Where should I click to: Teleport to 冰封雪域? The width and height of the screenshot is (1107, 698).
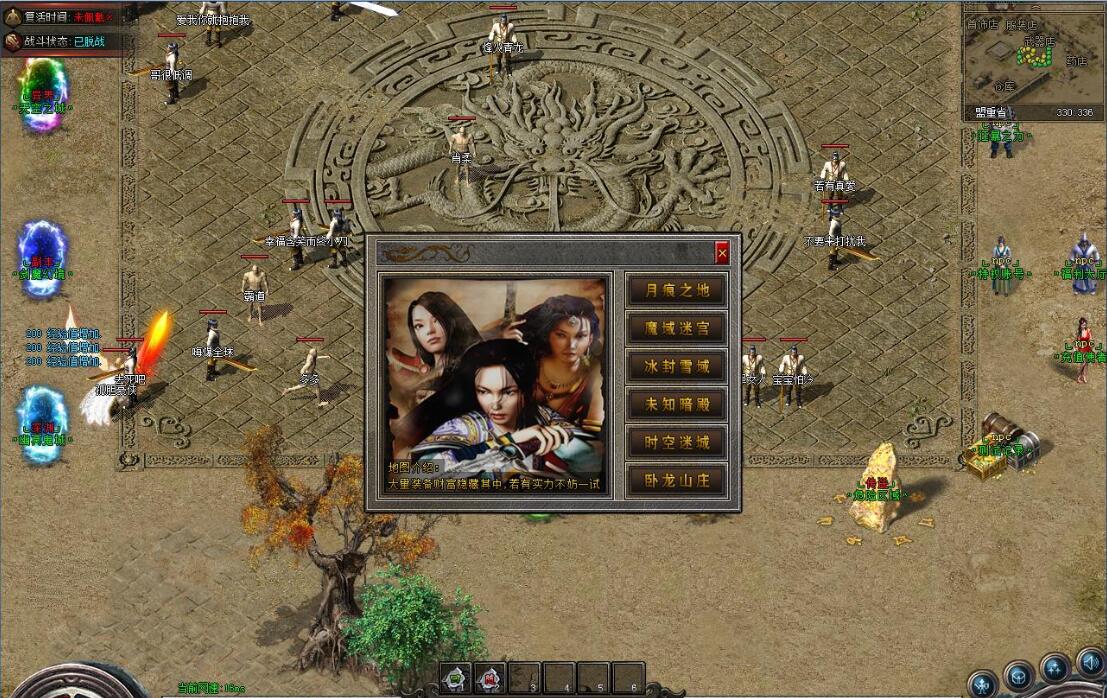pos(676,366)
